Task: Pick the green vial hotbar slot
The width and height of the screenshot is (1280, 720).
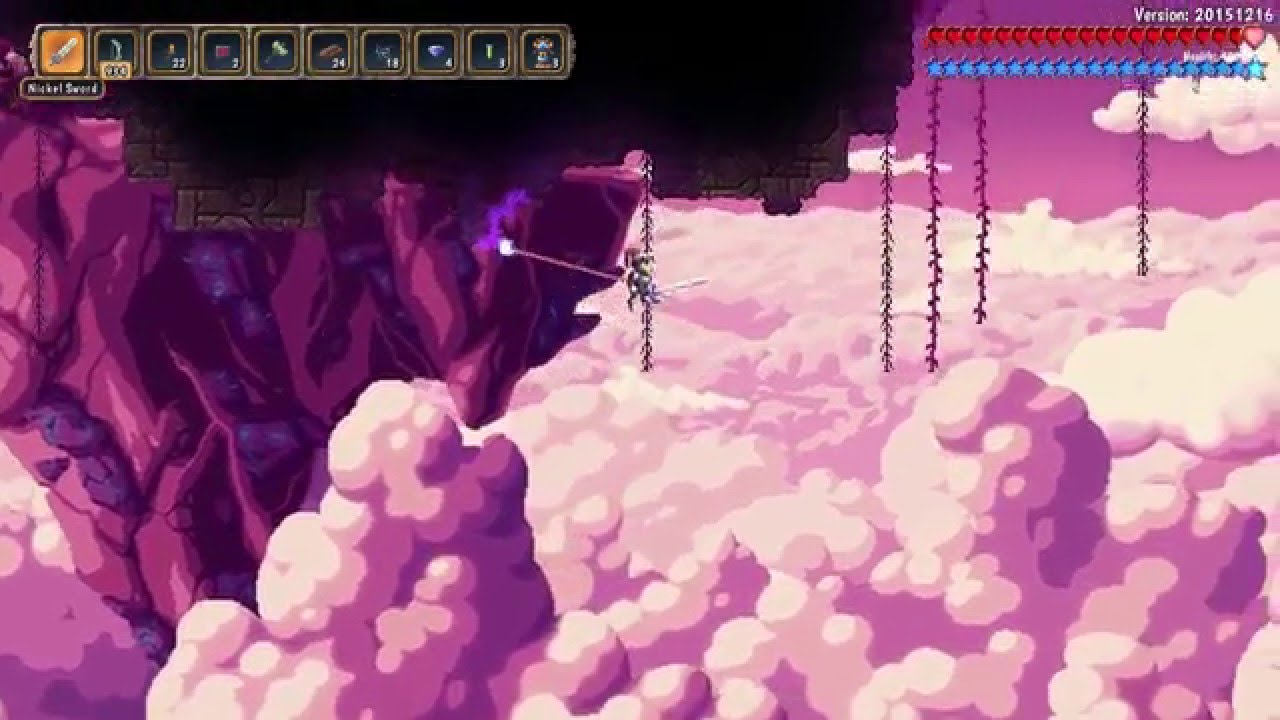Action: click(x=490, y=51)
